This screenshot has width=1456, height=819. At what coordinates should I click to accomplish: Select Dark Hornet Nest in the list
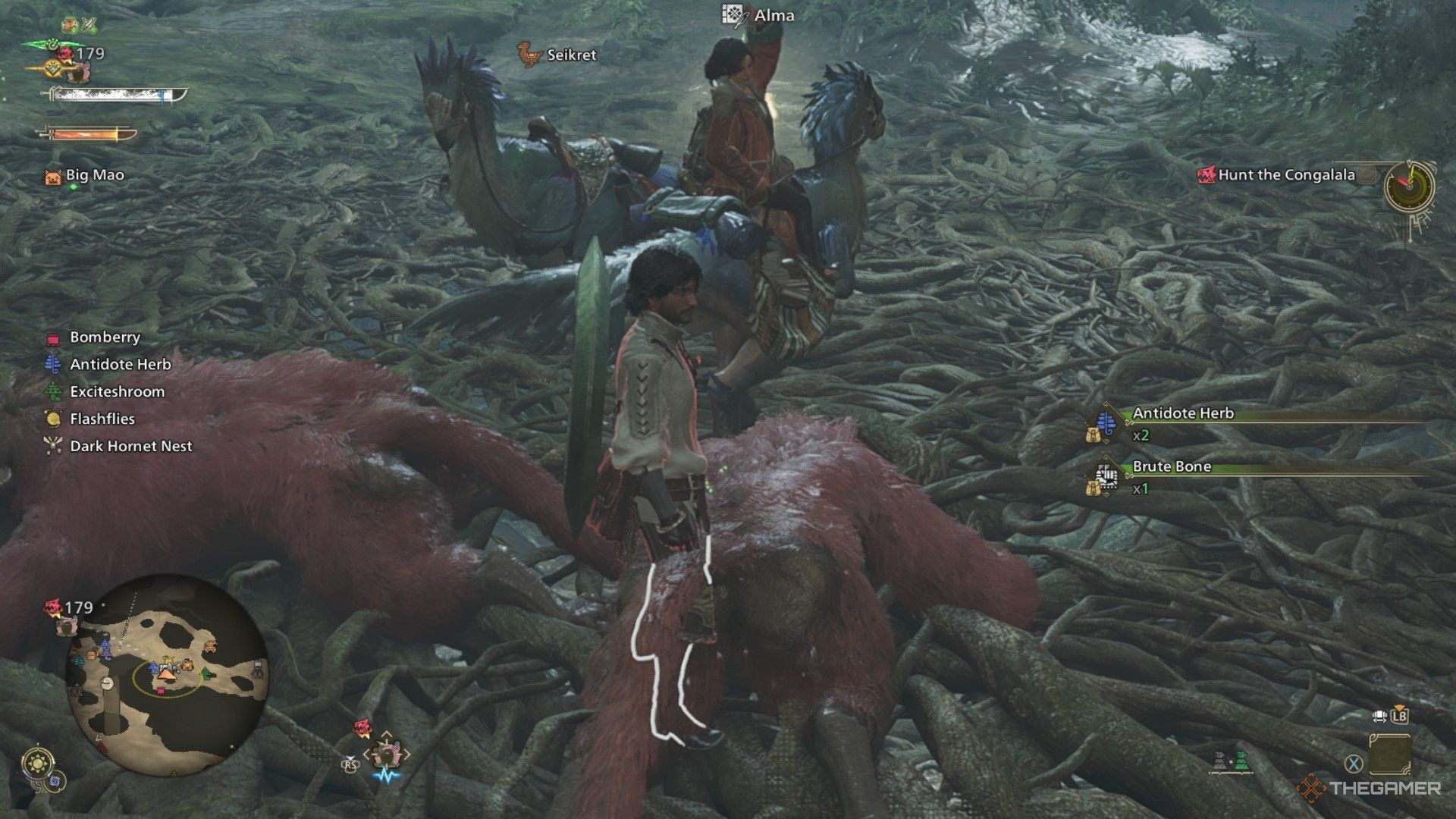tap(130, 447)
